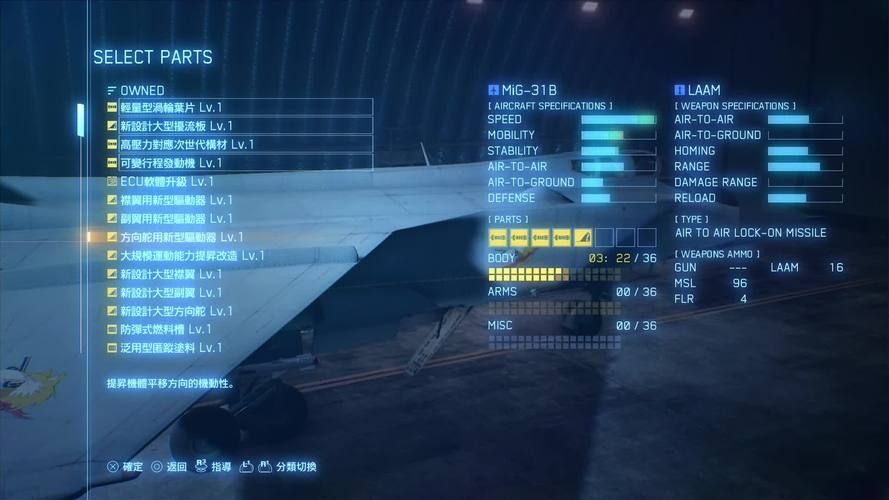Viewport: 889px width, 500px height.
Task: Select the 高壓力對應次世代構材 Lv.1 part
Action: pyautogui.click(x=238, y=144)
